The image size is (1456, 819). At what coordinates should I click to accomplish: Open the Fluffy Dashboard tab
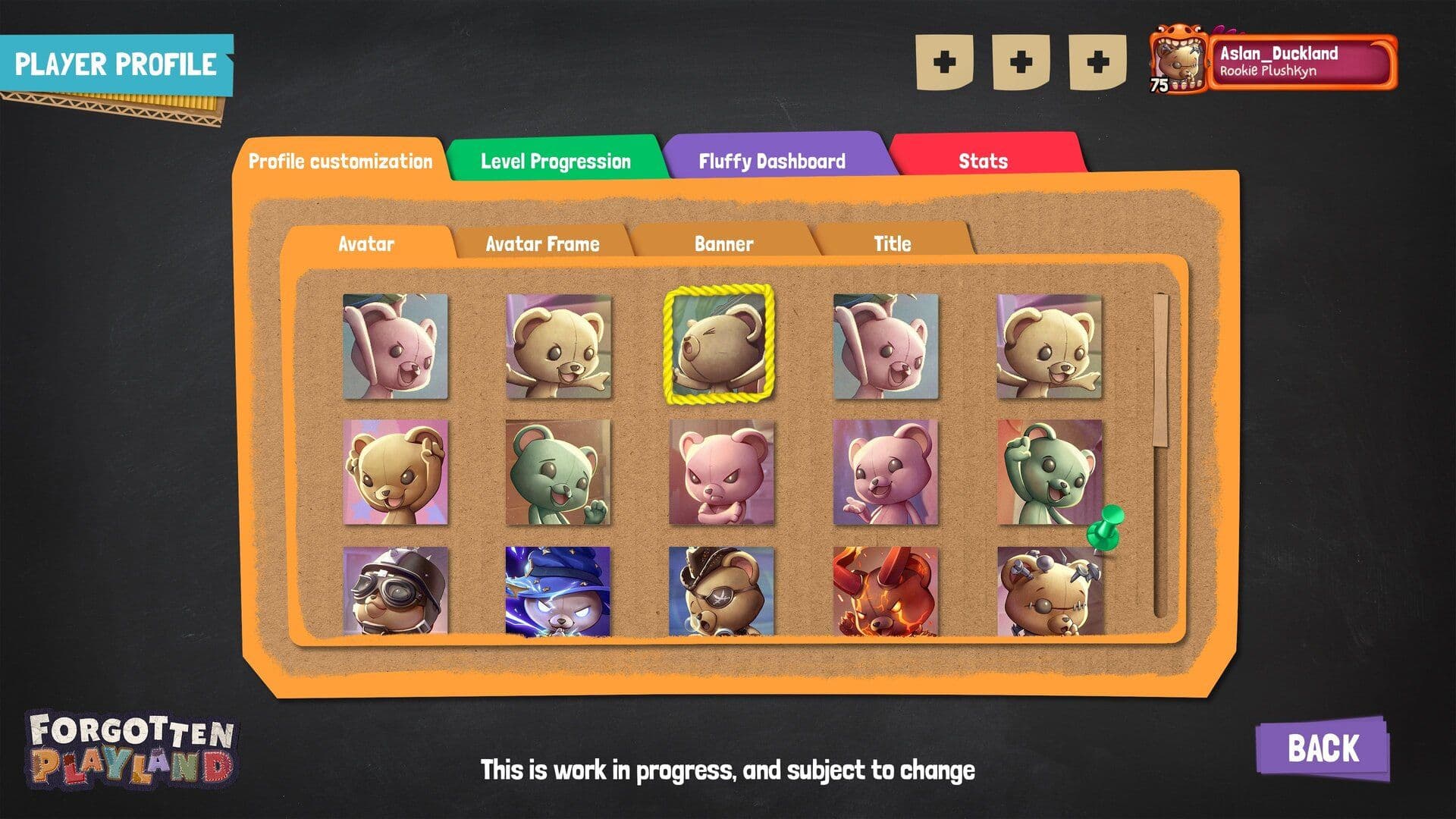772,160
